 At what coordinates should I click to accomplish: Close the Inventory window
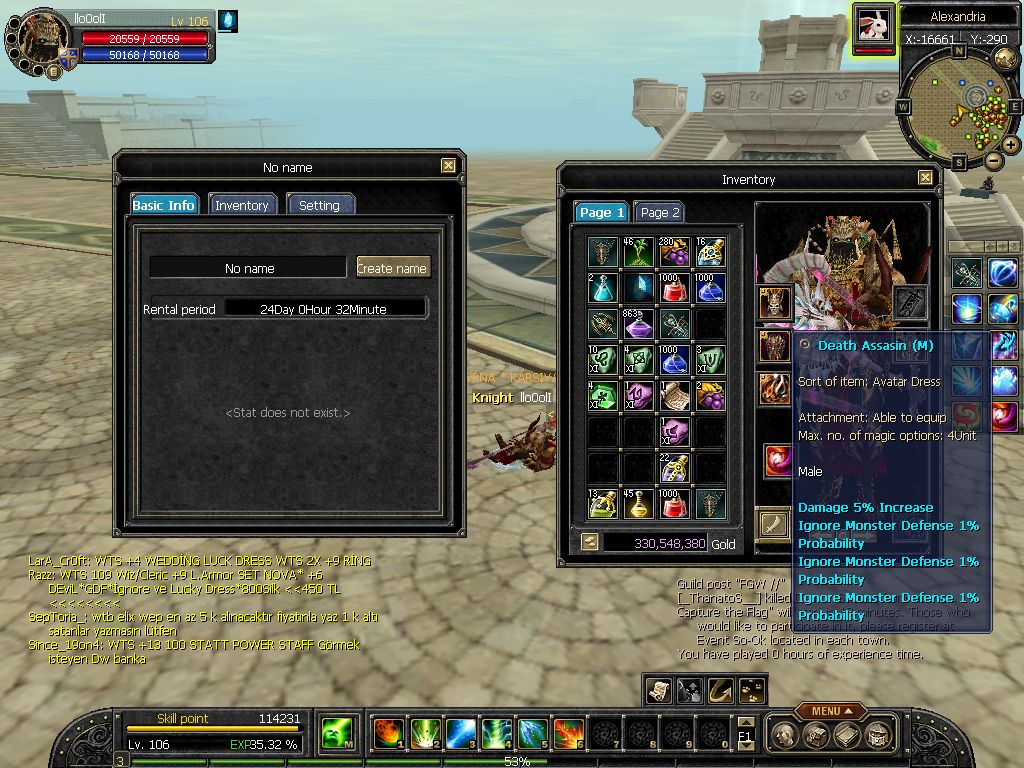[x=925, y=179]
